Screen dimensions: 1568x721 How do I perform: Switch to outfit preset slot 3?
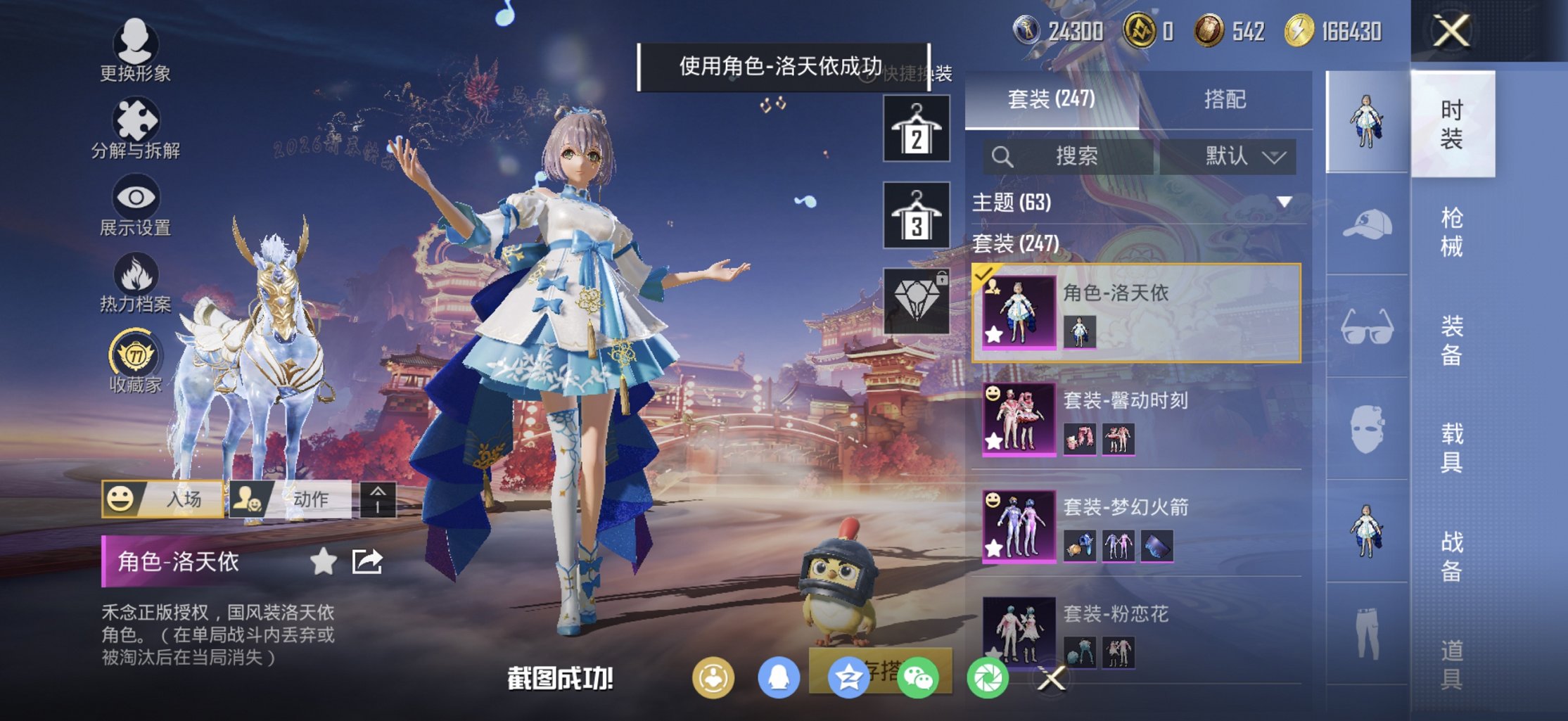[918, 215]
